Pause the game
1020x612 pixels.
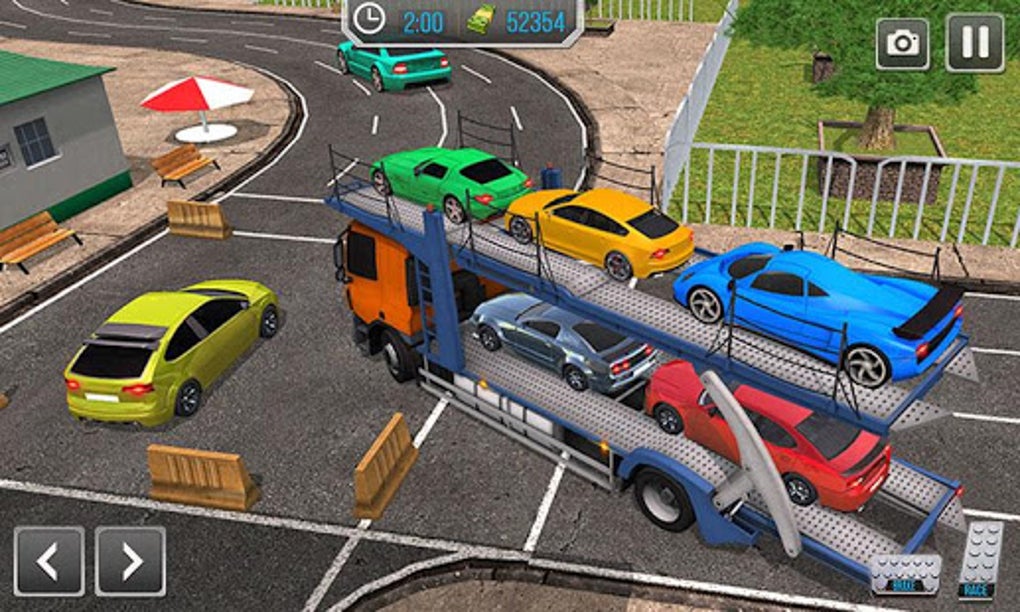click(x=974, y=43)
